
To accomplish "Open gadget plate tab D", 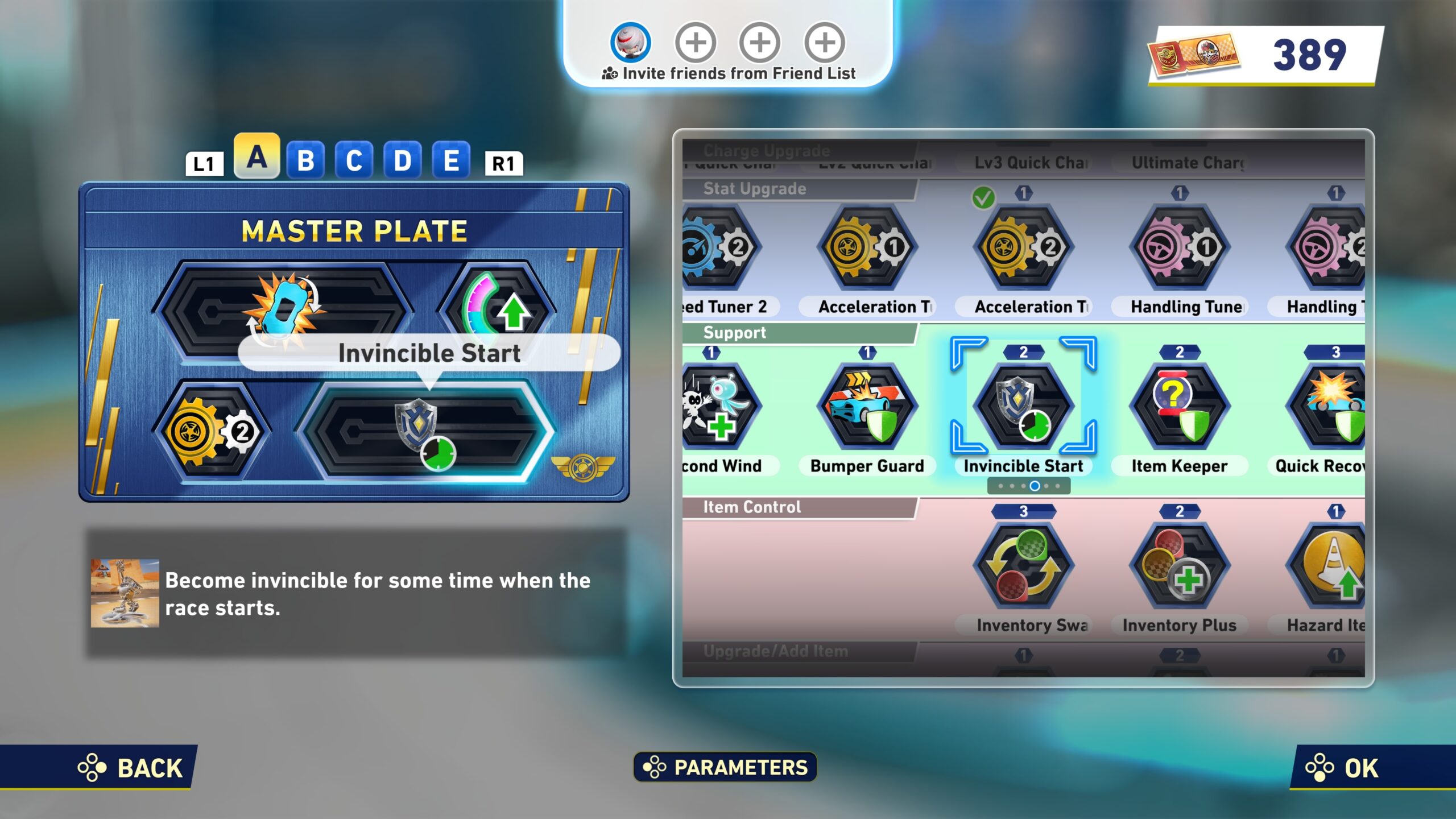I will tap(402, 161).
